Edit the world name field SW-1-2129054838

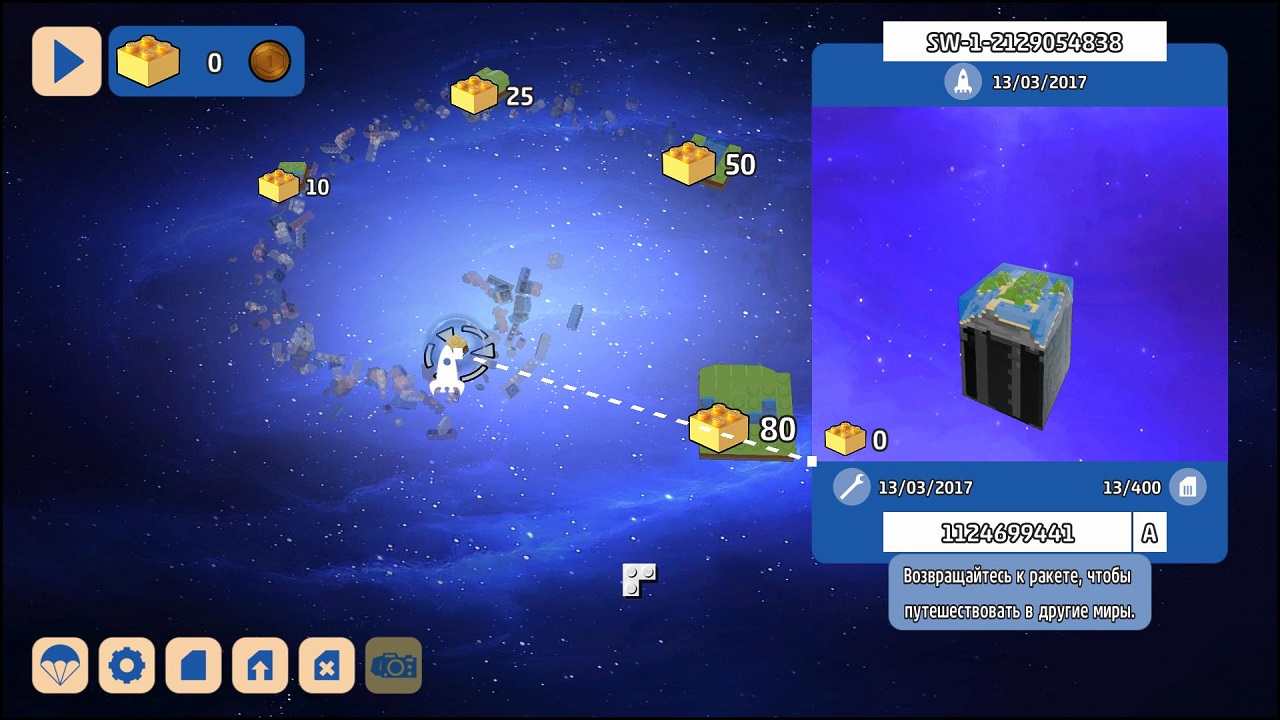click(x=1024, y=42)
